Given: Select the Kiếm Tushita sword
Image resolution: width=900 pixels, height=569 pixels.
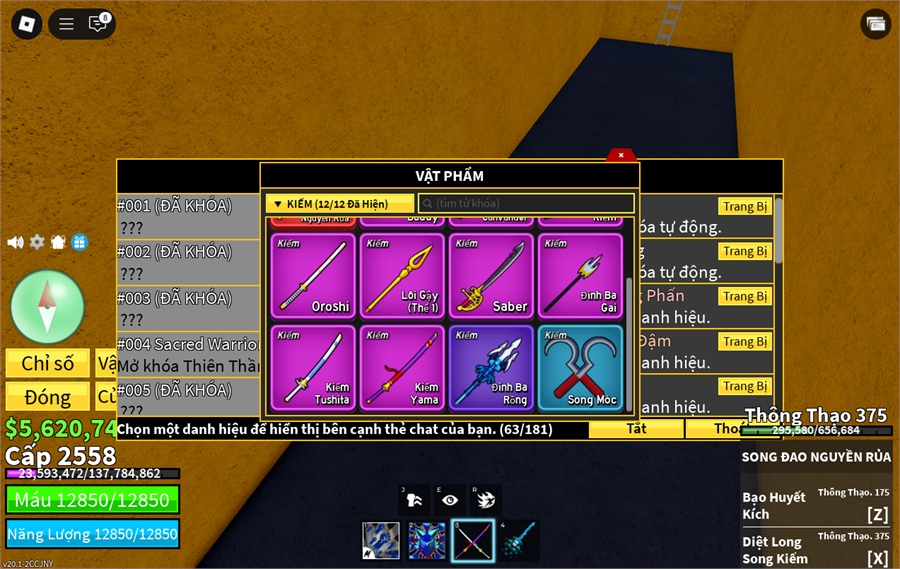Looking at the screenshot, I should pos(312,367).
